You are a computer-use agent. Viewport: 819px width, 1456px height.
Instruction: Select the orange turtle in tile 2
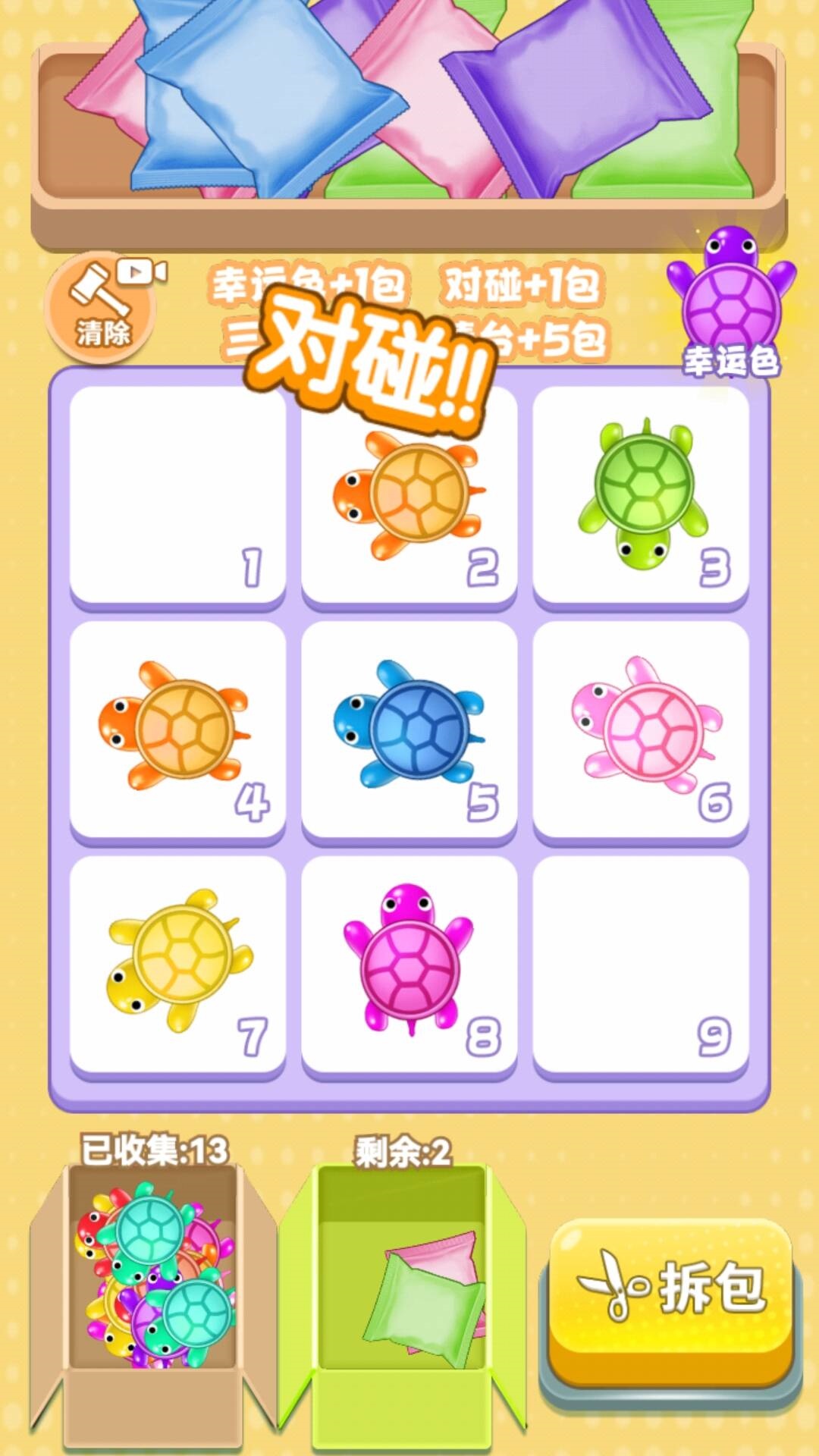click(409, 494)
